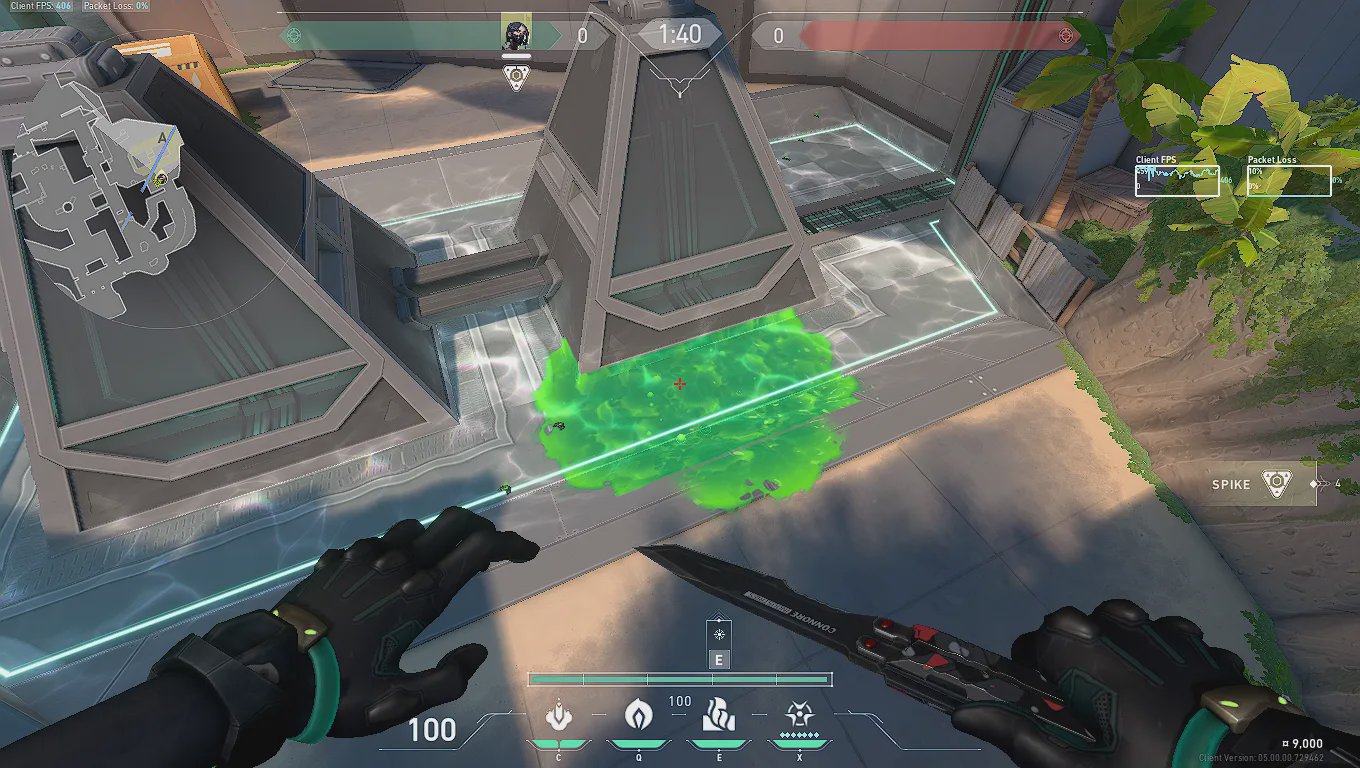Click the Client FPS graph
1360x768 pixels.
pos(1177,181)
